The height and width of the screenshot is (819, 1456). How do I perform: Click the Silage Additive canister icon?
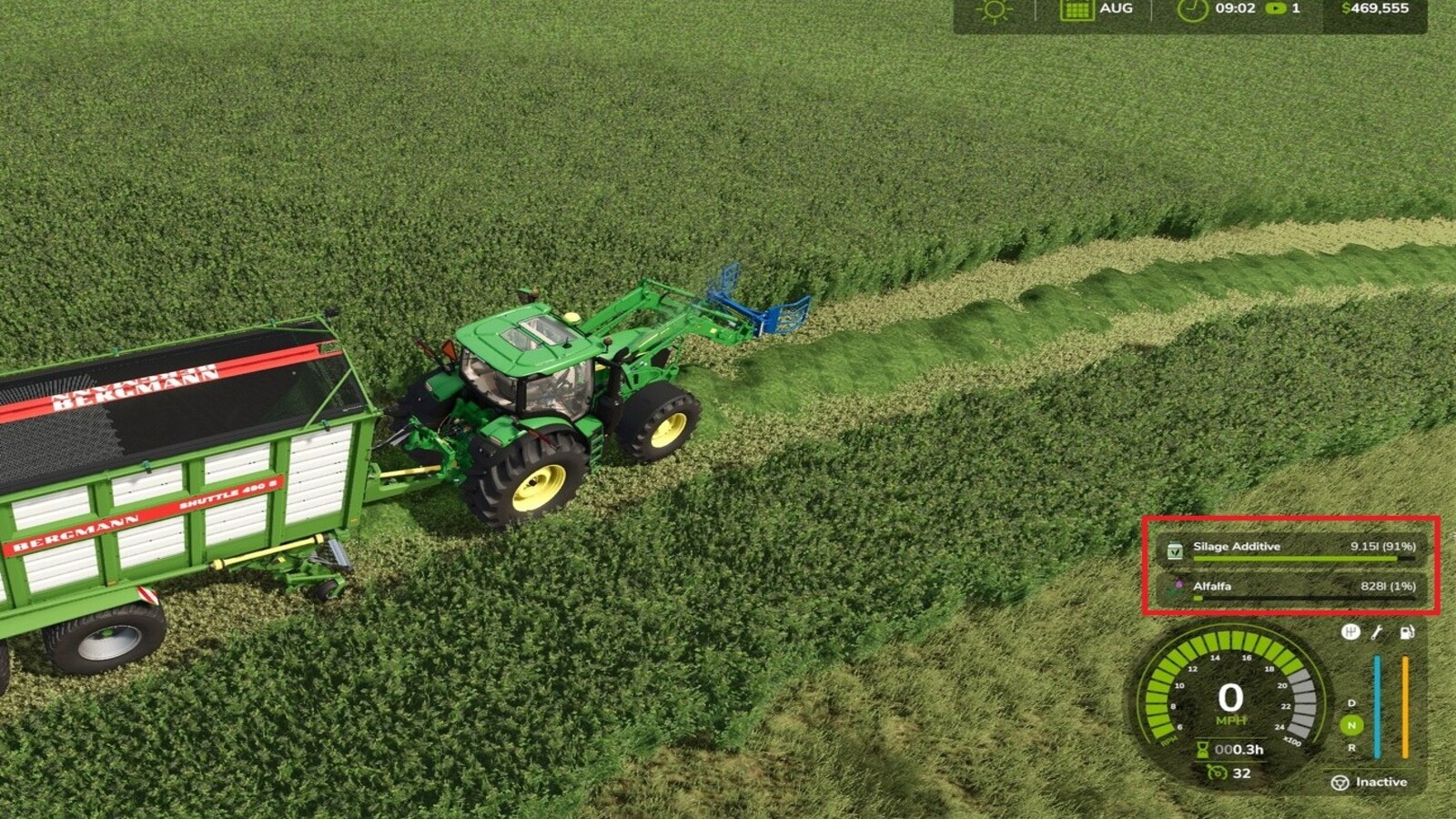point(1174,549)
